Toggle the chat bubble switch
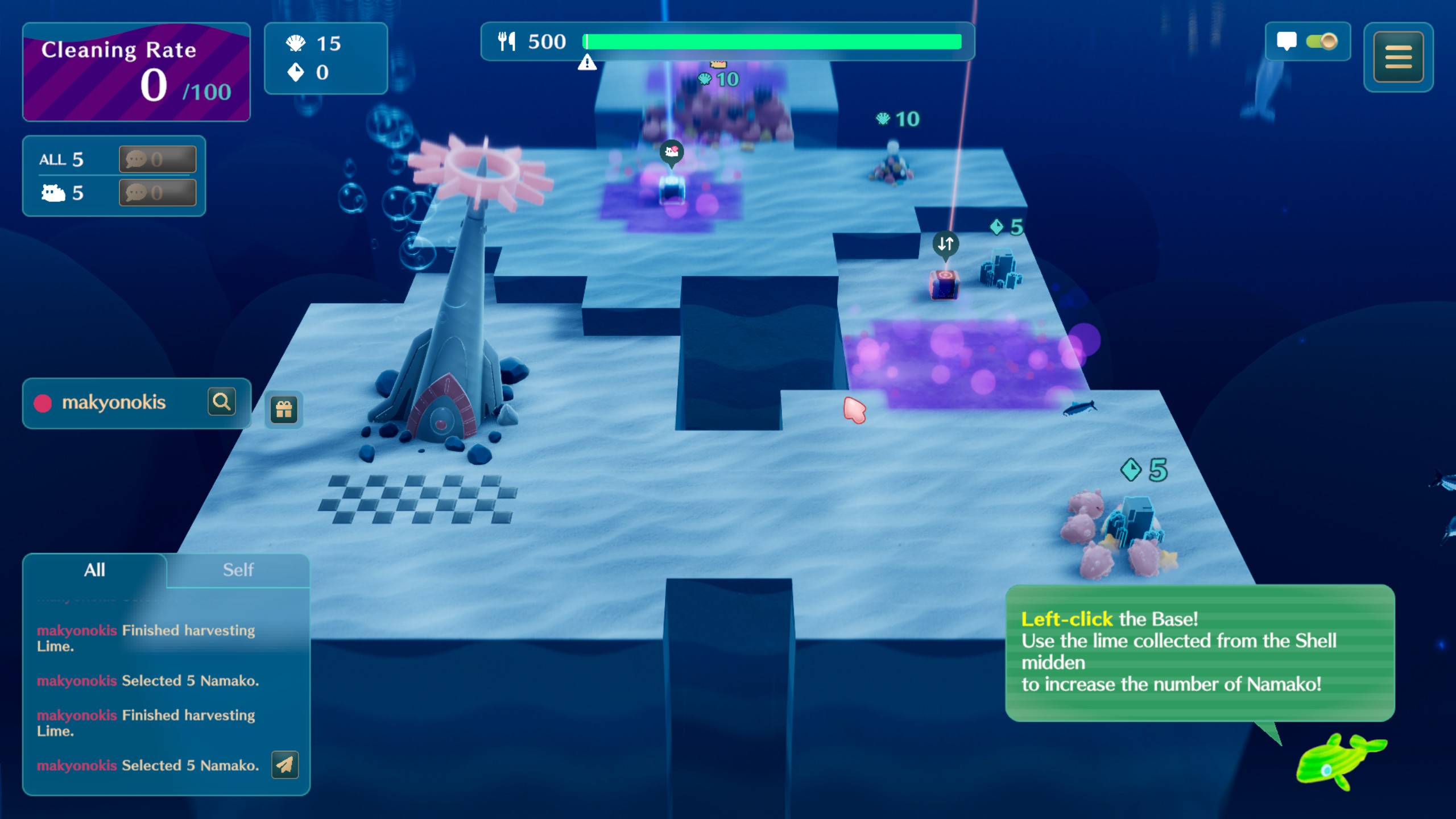This screenshot has width=1456, height=819. point(1321,42)
